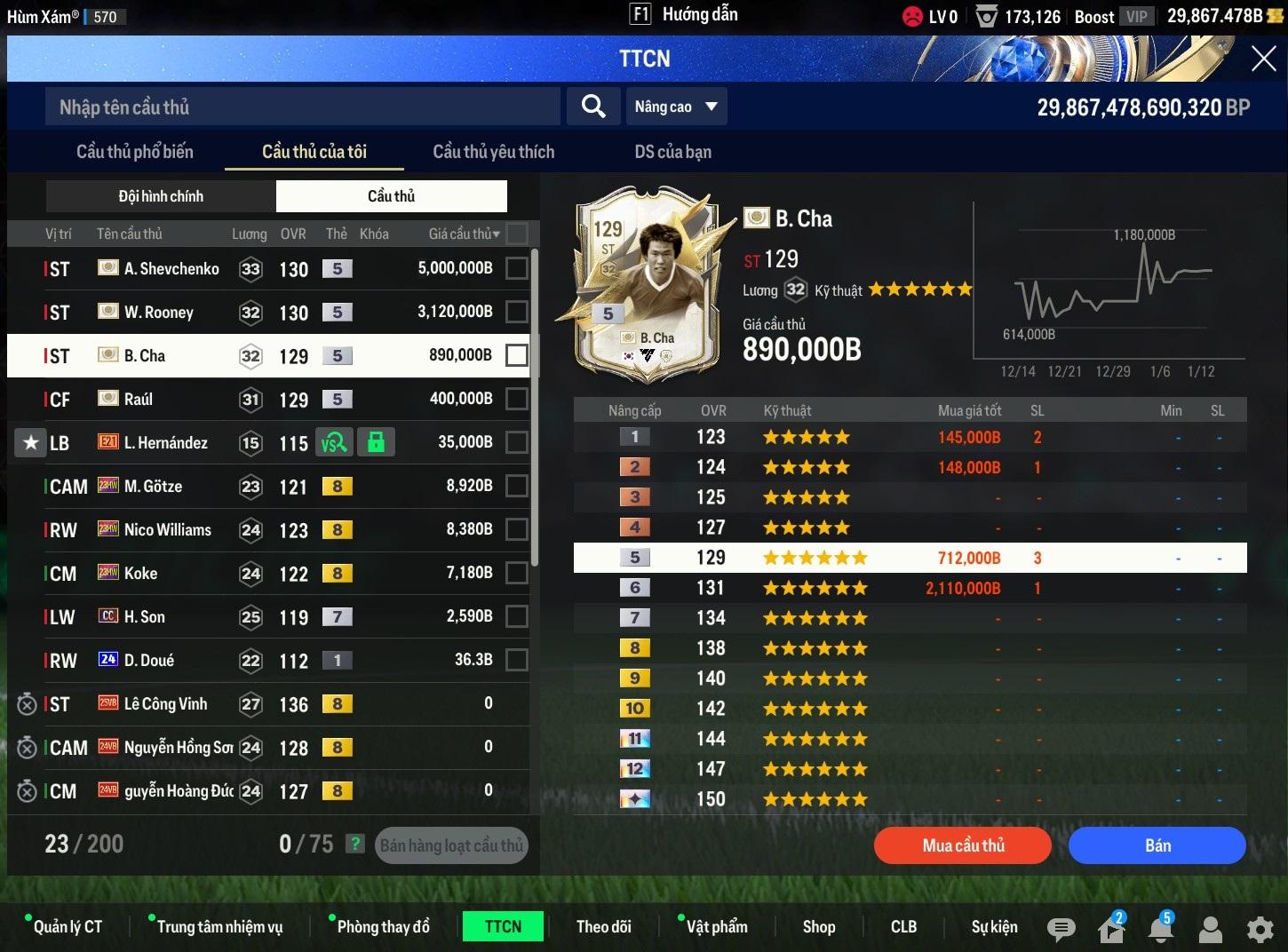The image size is (1288, 952).
Task: Check the notification bell icon
Action: tap(1160, 929)
